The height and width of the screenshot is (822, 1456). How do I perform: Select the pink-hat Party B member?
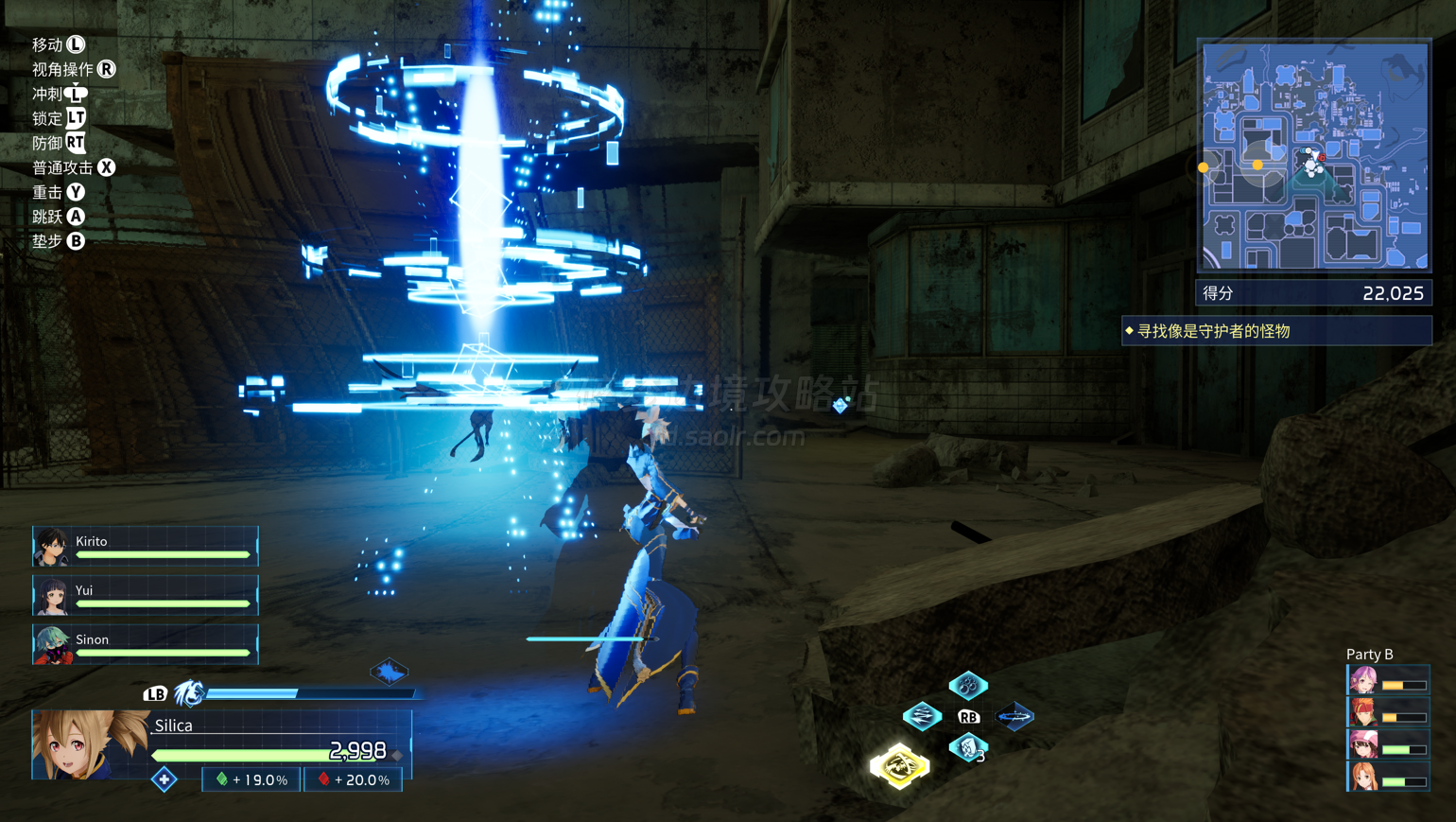(1386, 745)
